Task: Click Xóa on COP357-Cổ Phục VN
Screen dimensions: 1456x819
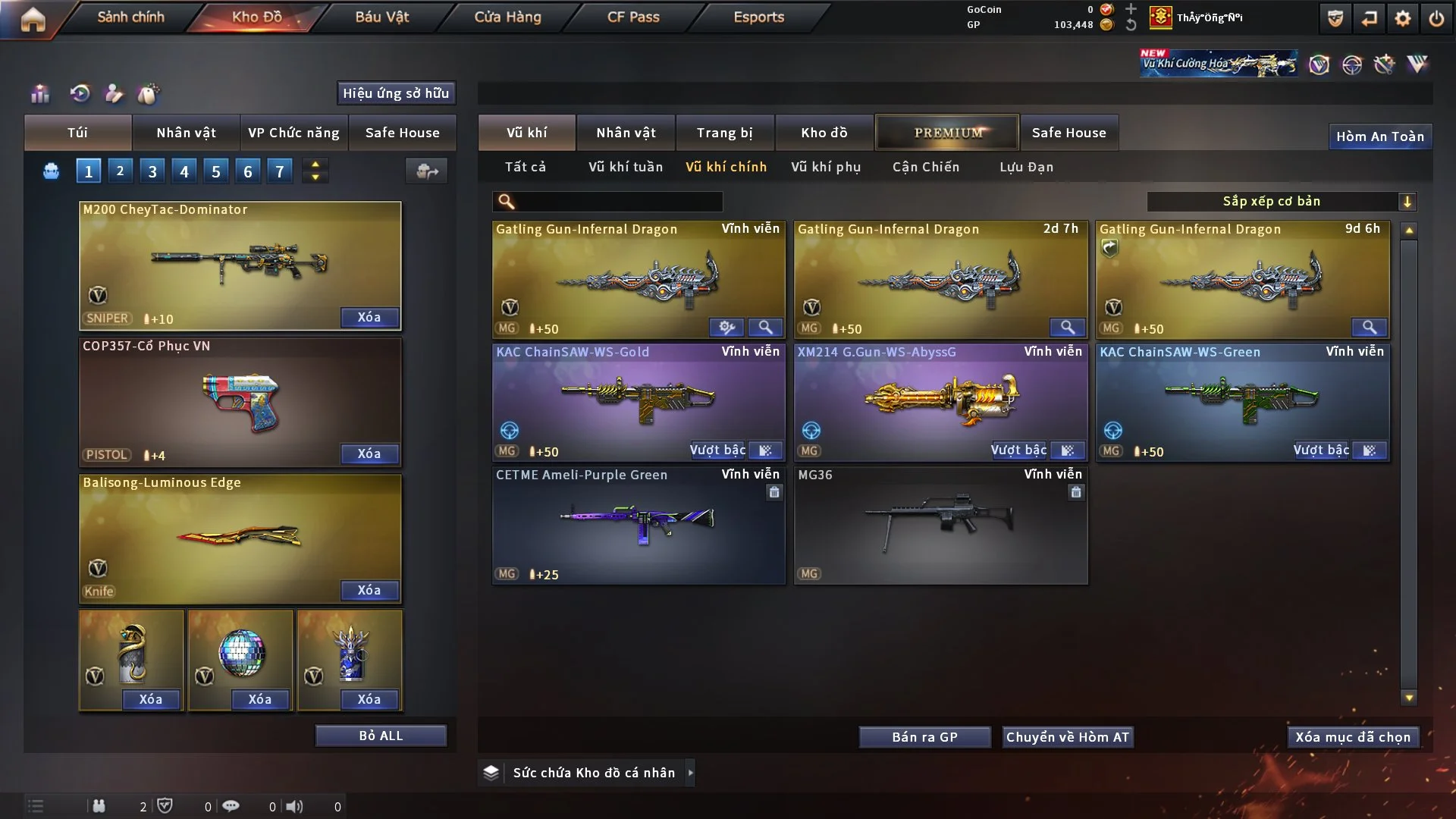Action: [369, 453]
